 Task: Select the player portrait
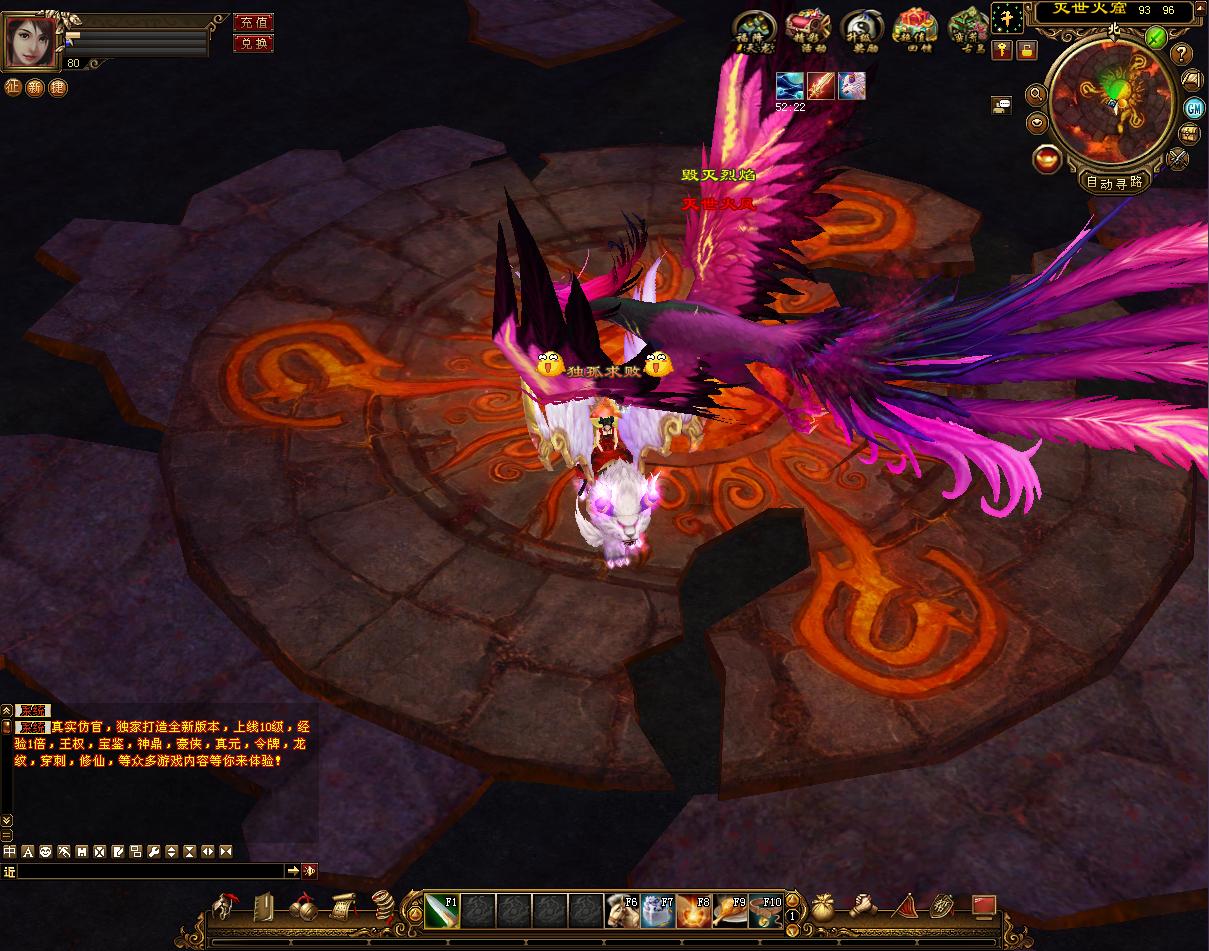(31, 41)
